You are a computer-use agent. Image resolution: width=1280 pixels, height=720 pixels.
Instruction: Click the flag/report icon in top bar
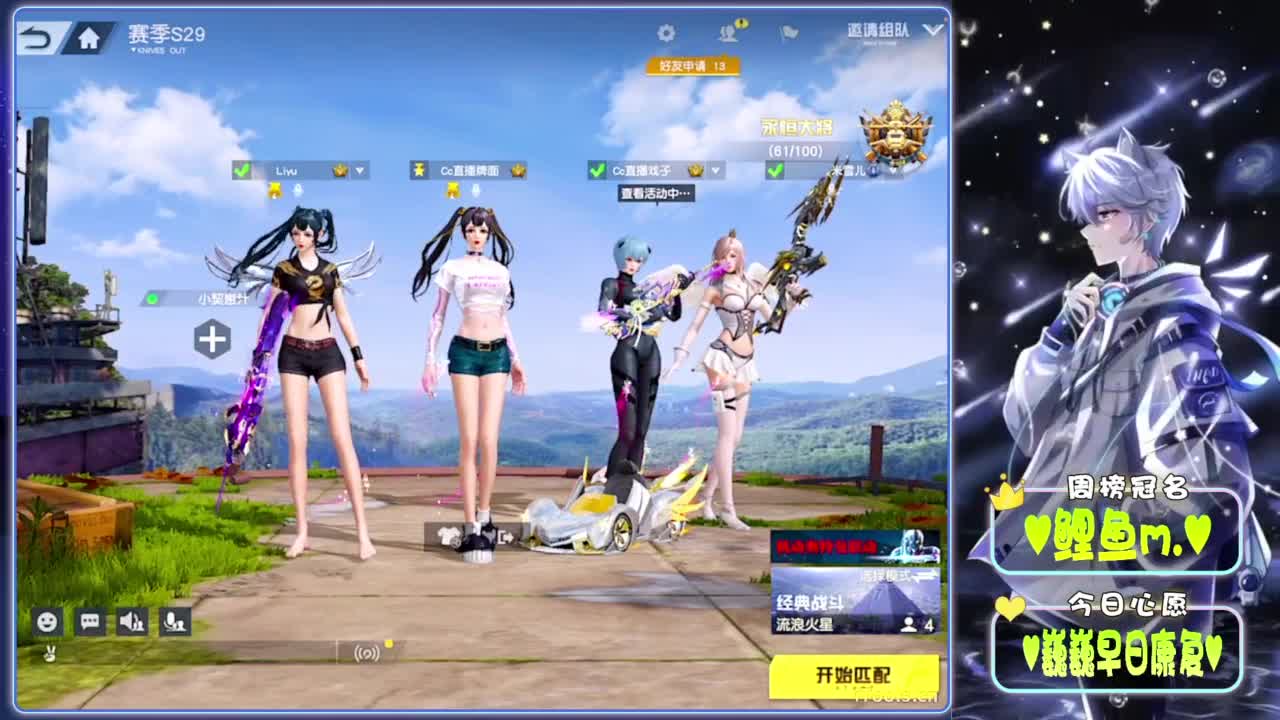pyautogui.click(x=787, y=33)
